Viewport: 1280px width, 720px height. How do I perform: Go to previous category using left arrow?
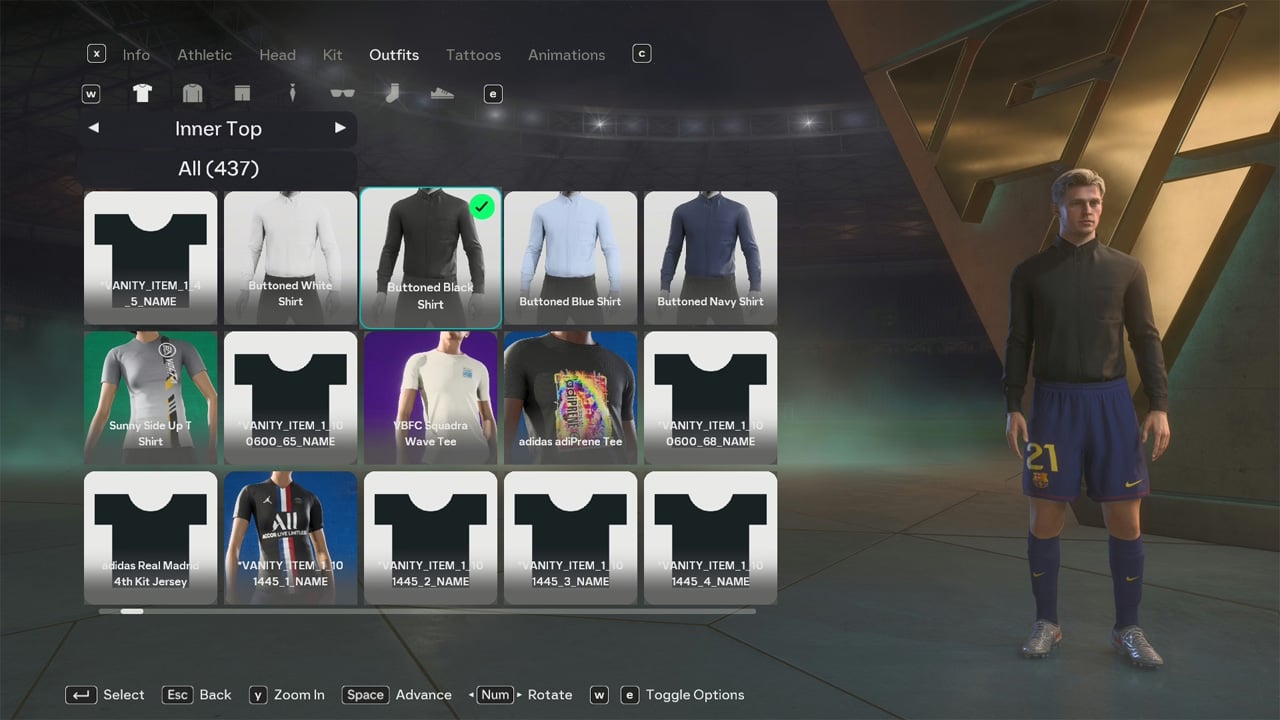pyautogui.click(x=93, y=128)
